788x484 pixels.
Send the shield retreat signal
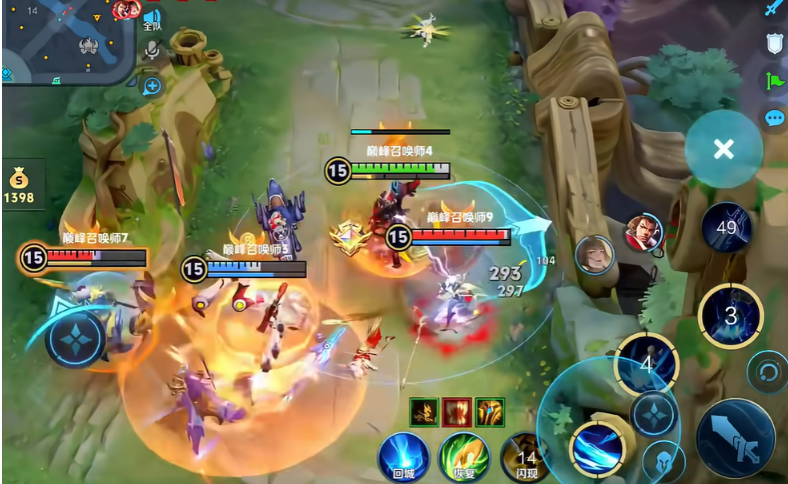(x=774, y=43)
